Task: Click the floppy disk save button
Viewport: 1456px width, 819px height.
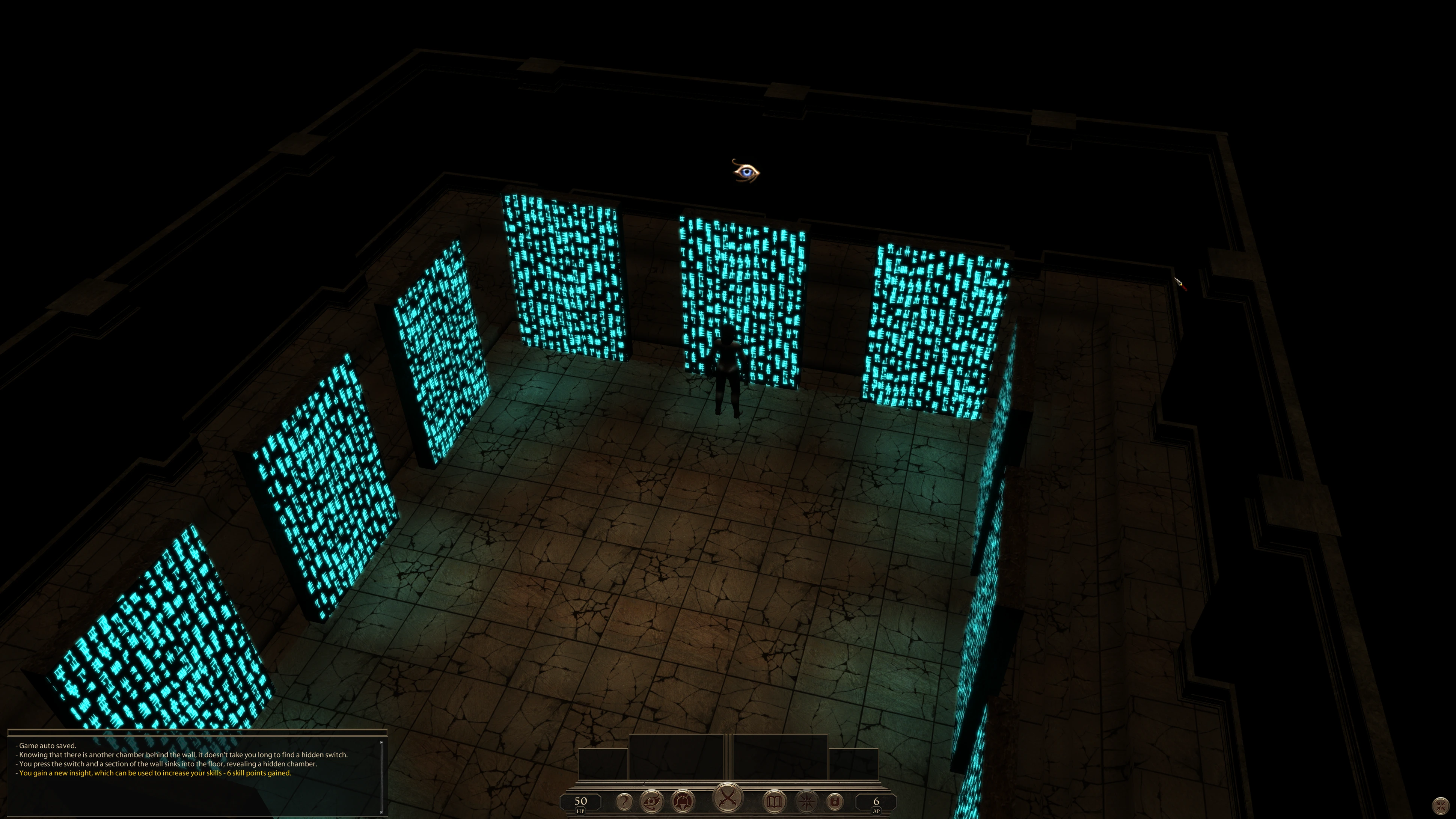Action: click(x=835, y=801)
